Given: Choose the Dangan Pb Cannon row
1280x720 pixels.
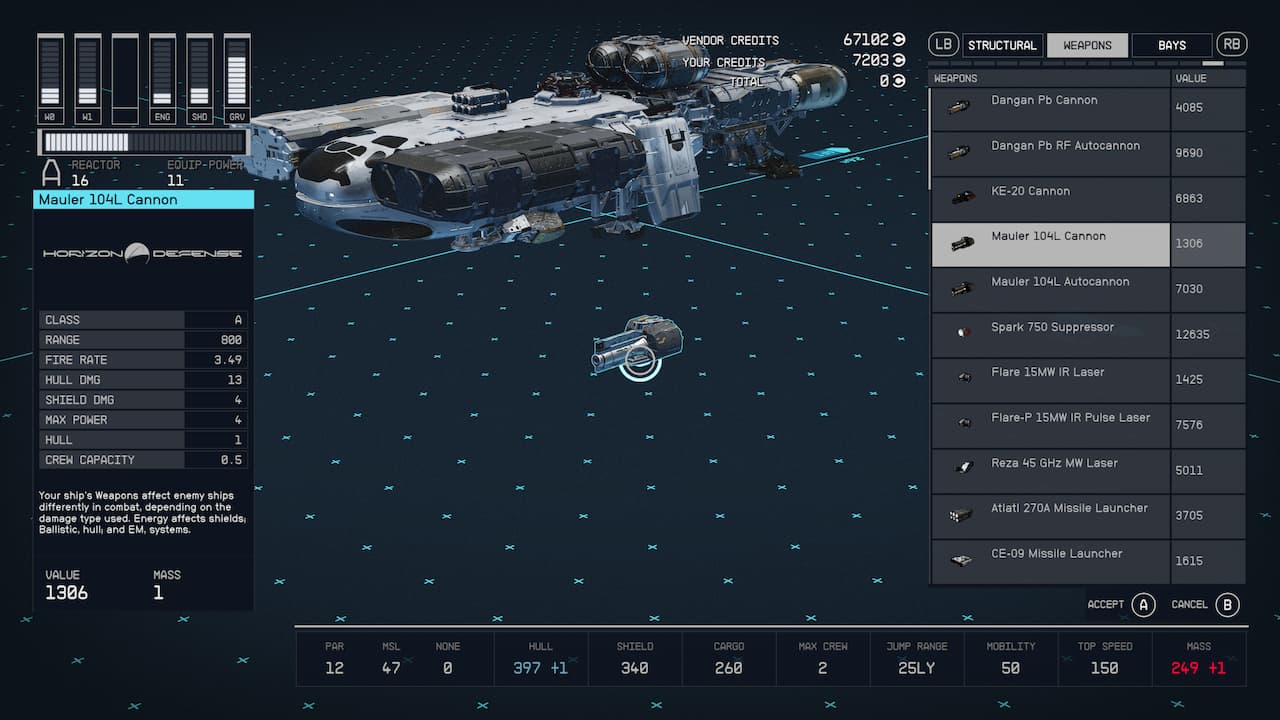Looking at the screenshot, I should coord(1050,108).
